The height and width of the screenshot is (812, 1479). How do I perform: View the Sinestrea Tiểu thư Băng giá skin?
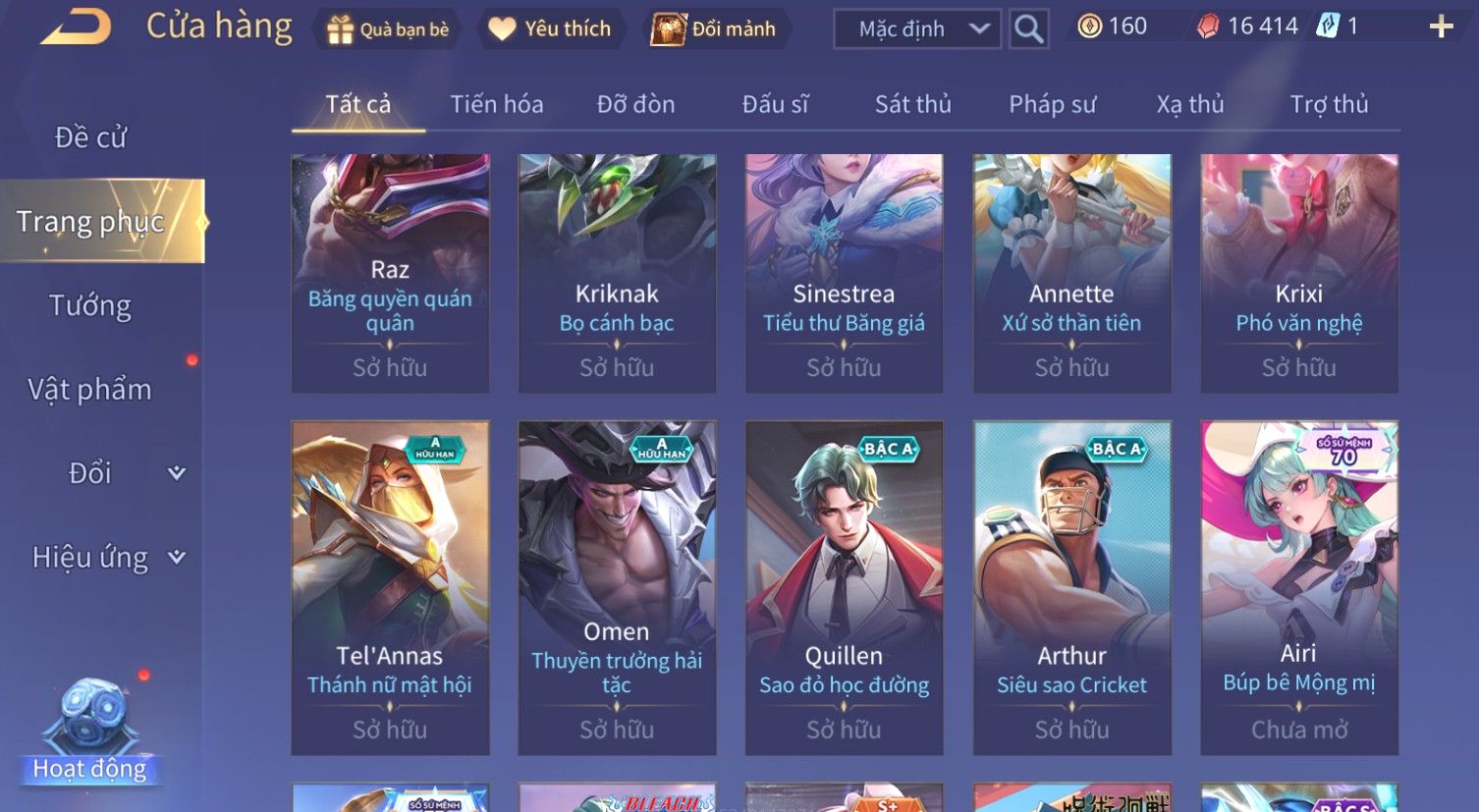tap(844, 273)
